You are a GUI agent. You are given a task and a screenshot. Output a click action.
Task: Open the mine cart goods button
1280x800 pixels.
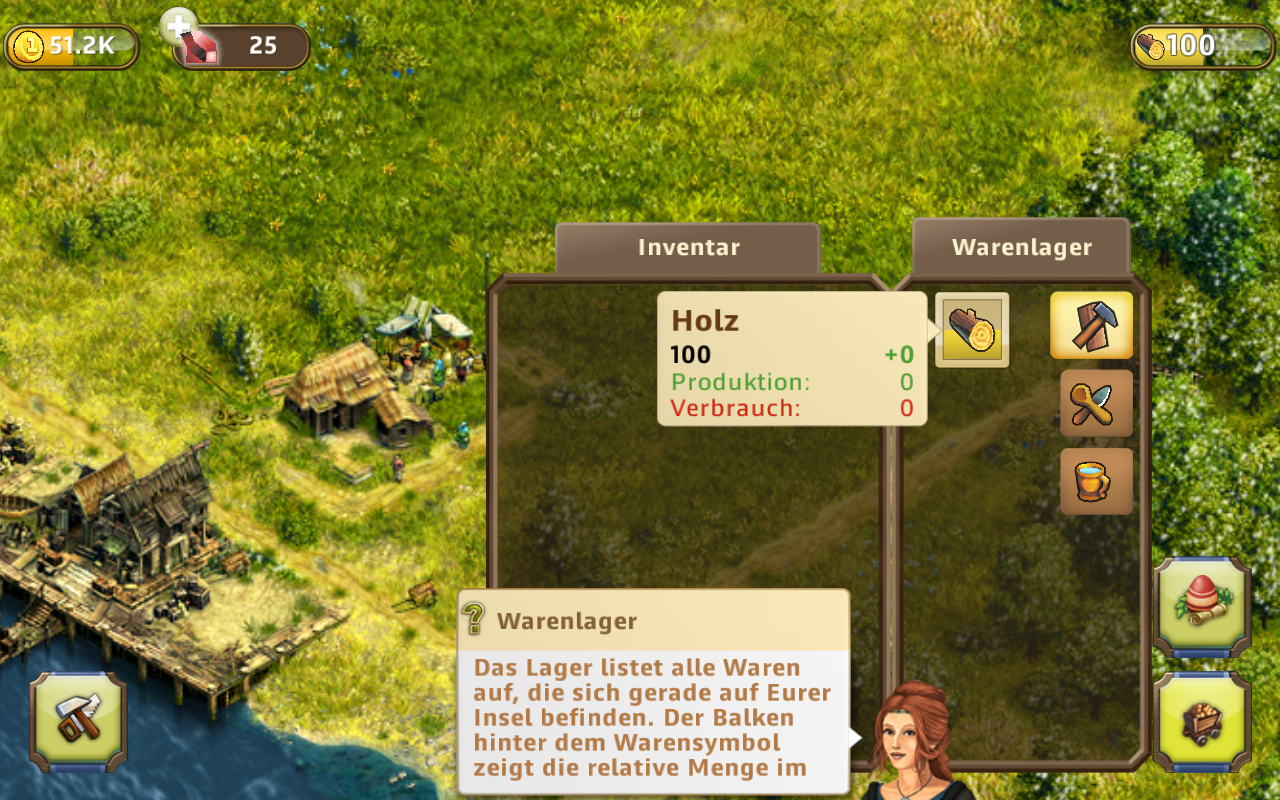pos(1202,722)
